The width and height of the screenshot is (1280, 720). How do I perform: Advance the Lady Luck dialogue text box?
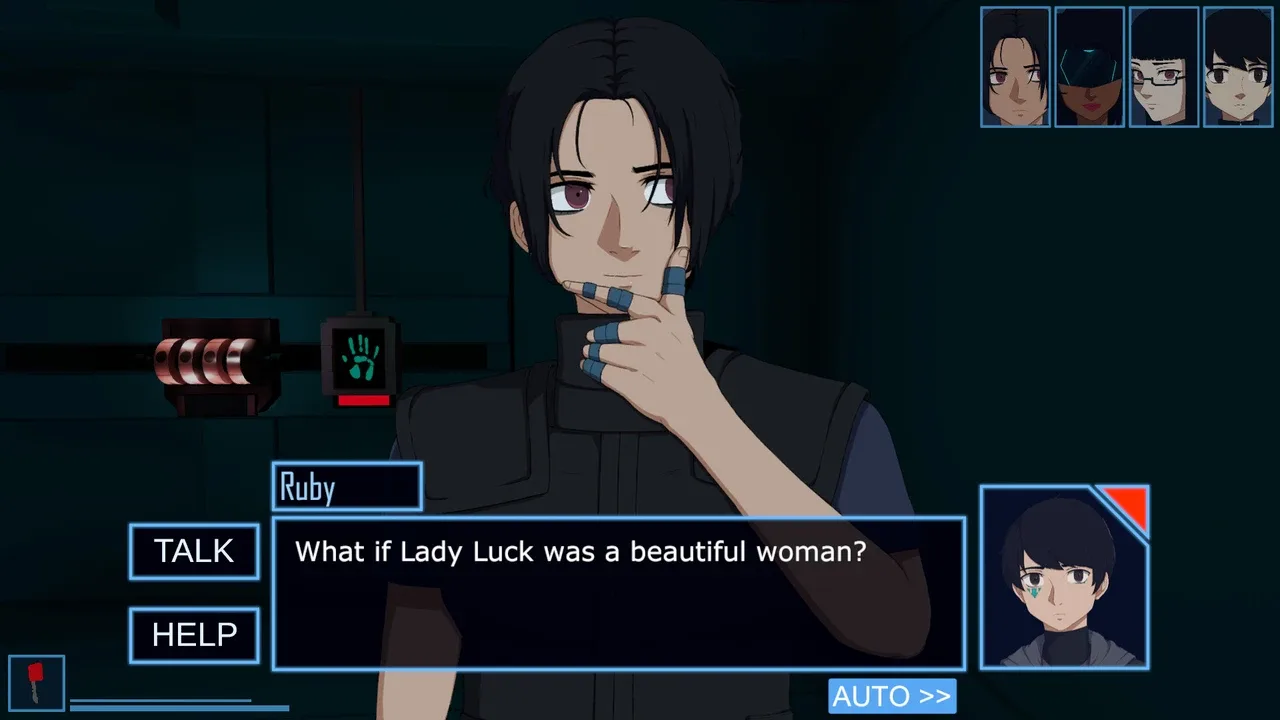pos(618,593)
